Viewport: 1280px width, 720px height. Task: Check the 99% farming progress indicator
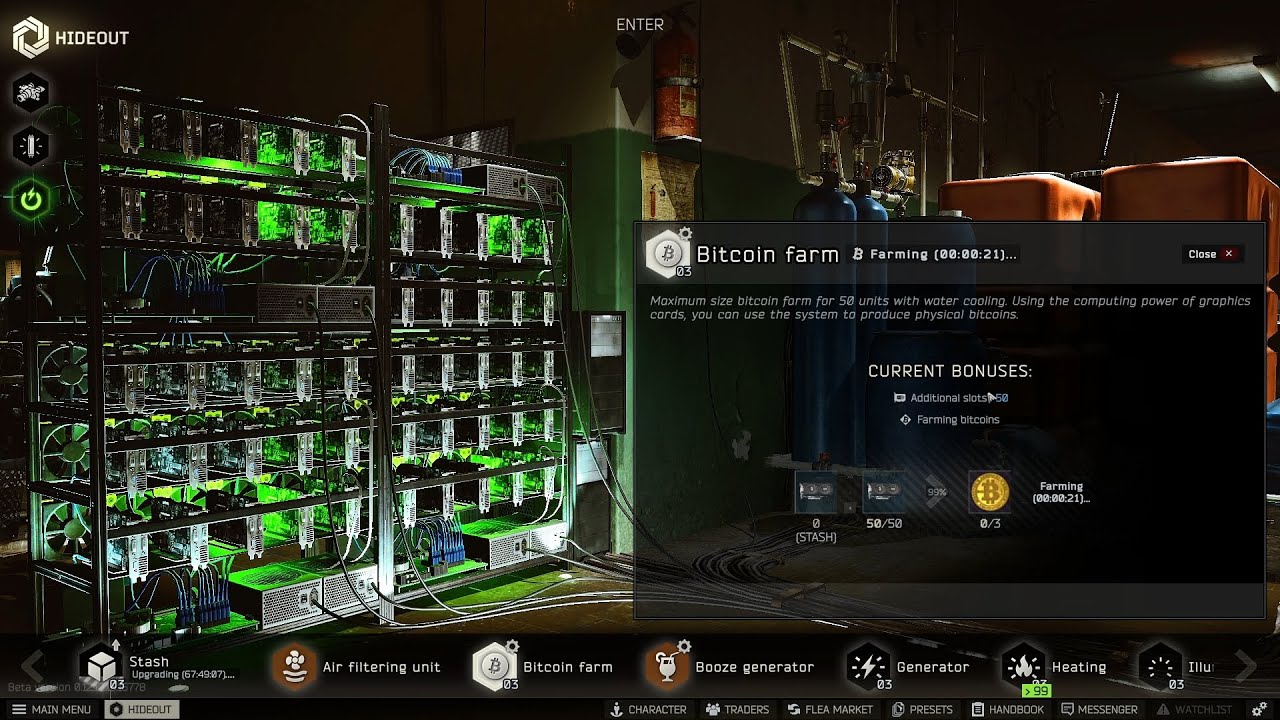coord(939,492)
